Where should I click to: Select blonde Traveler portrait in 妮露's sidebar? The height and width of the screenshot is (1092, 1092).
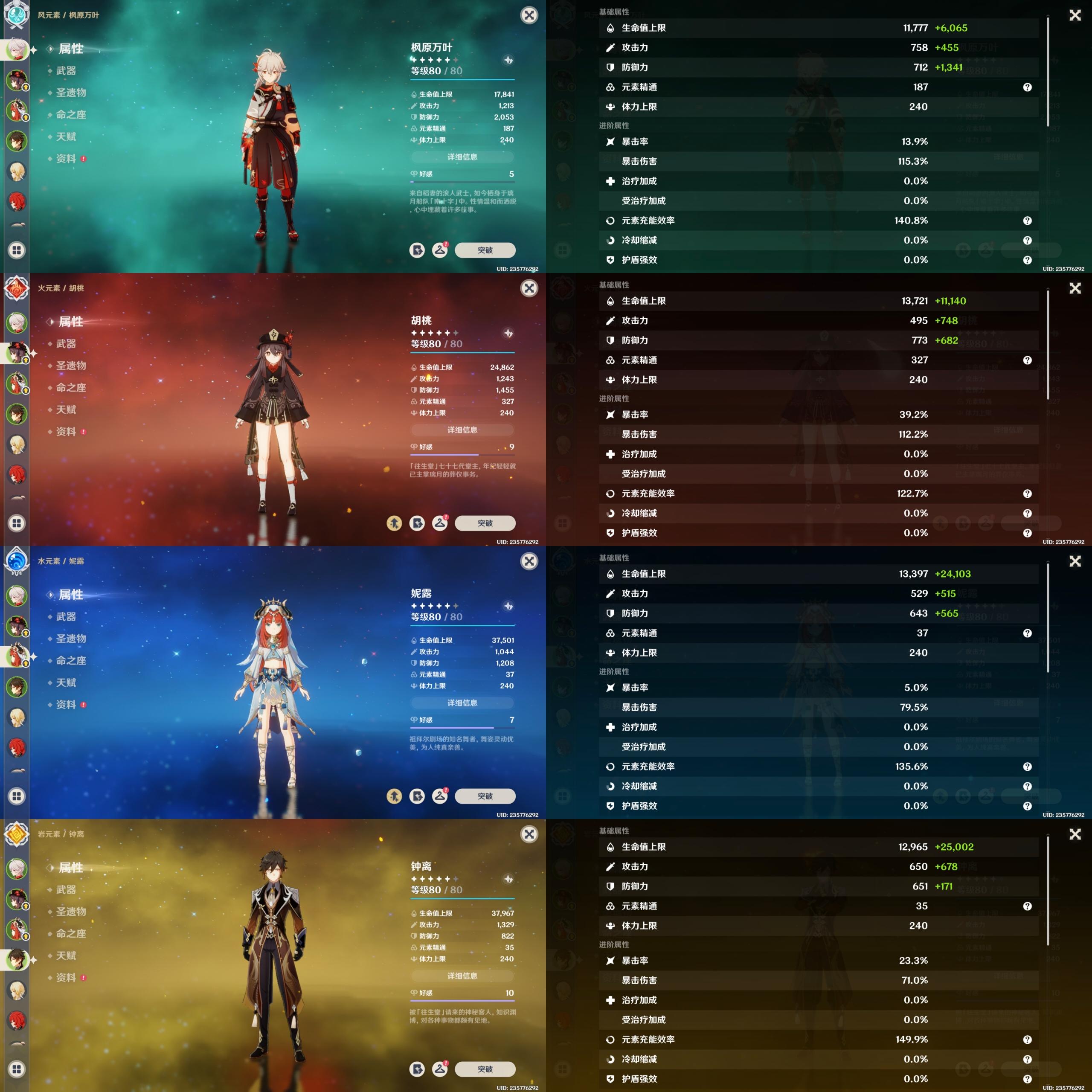[17, 718]
